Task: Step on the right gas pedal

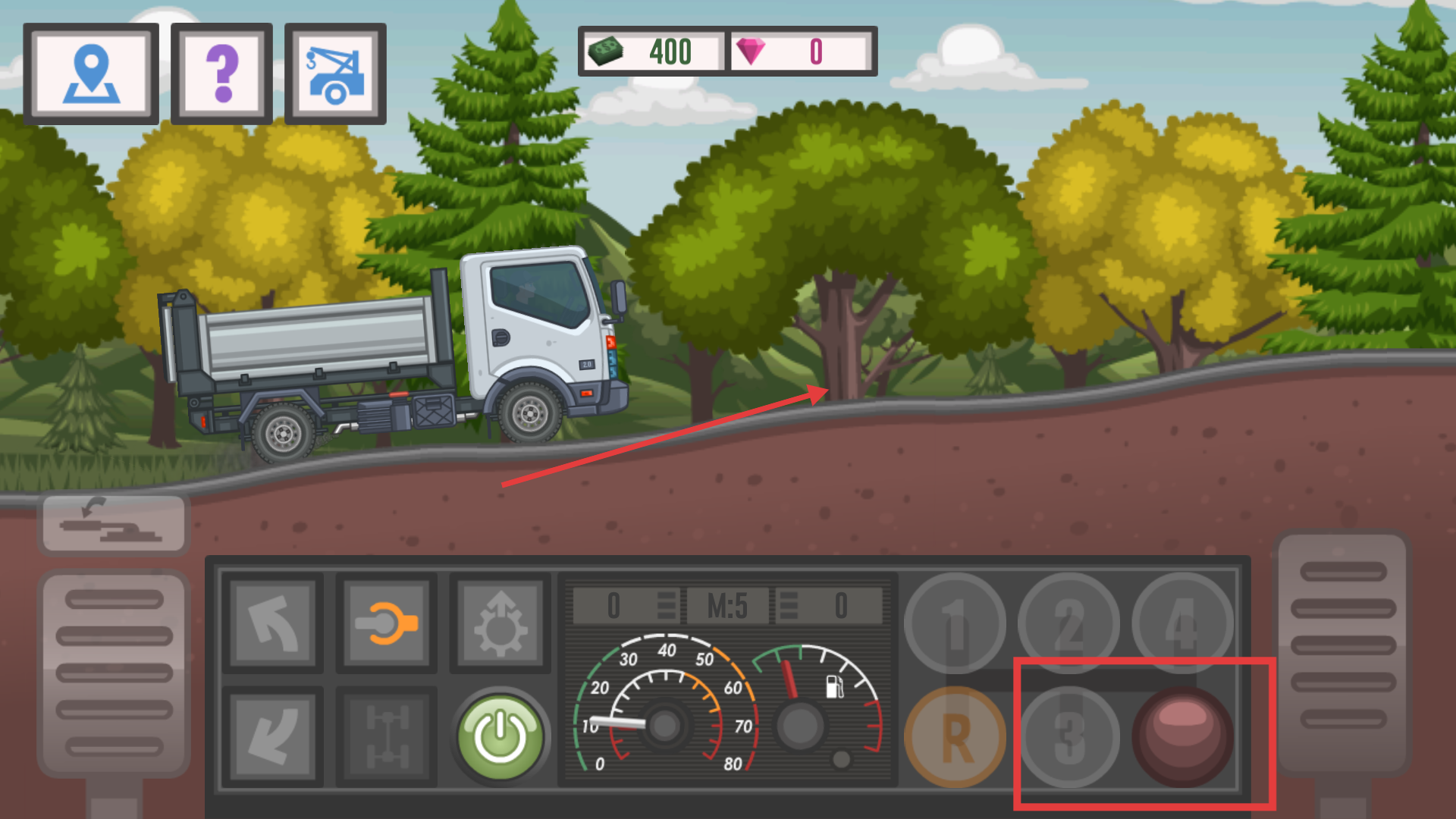Action: [x=1343, y=652]
